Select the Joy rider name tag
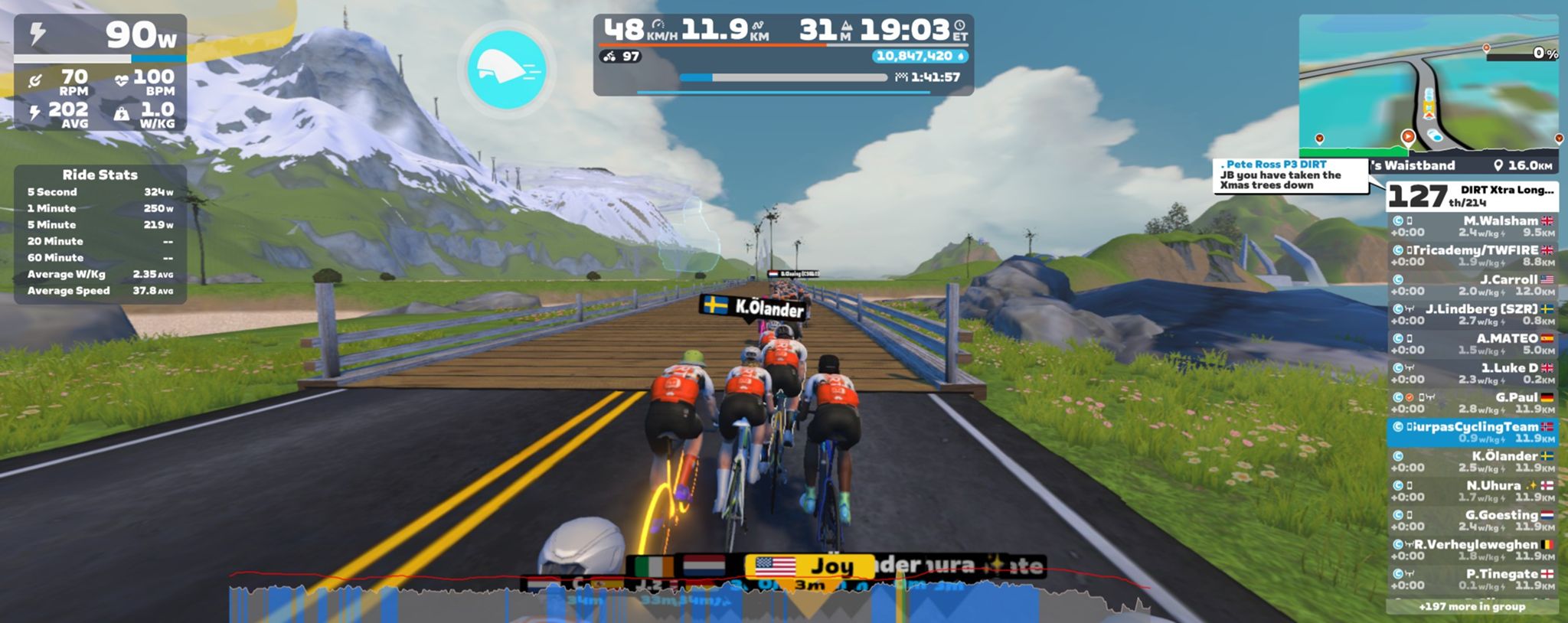 [x=810, y=567]
